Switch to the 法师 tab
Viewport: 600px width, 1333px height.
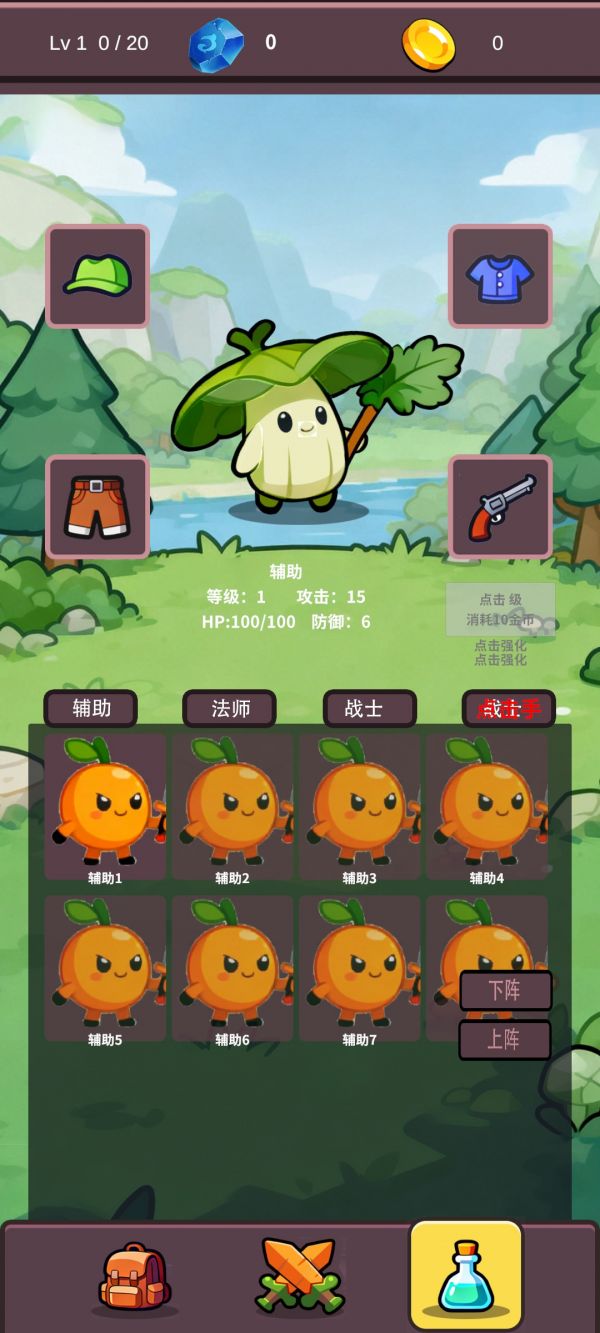tap(230, 708)
